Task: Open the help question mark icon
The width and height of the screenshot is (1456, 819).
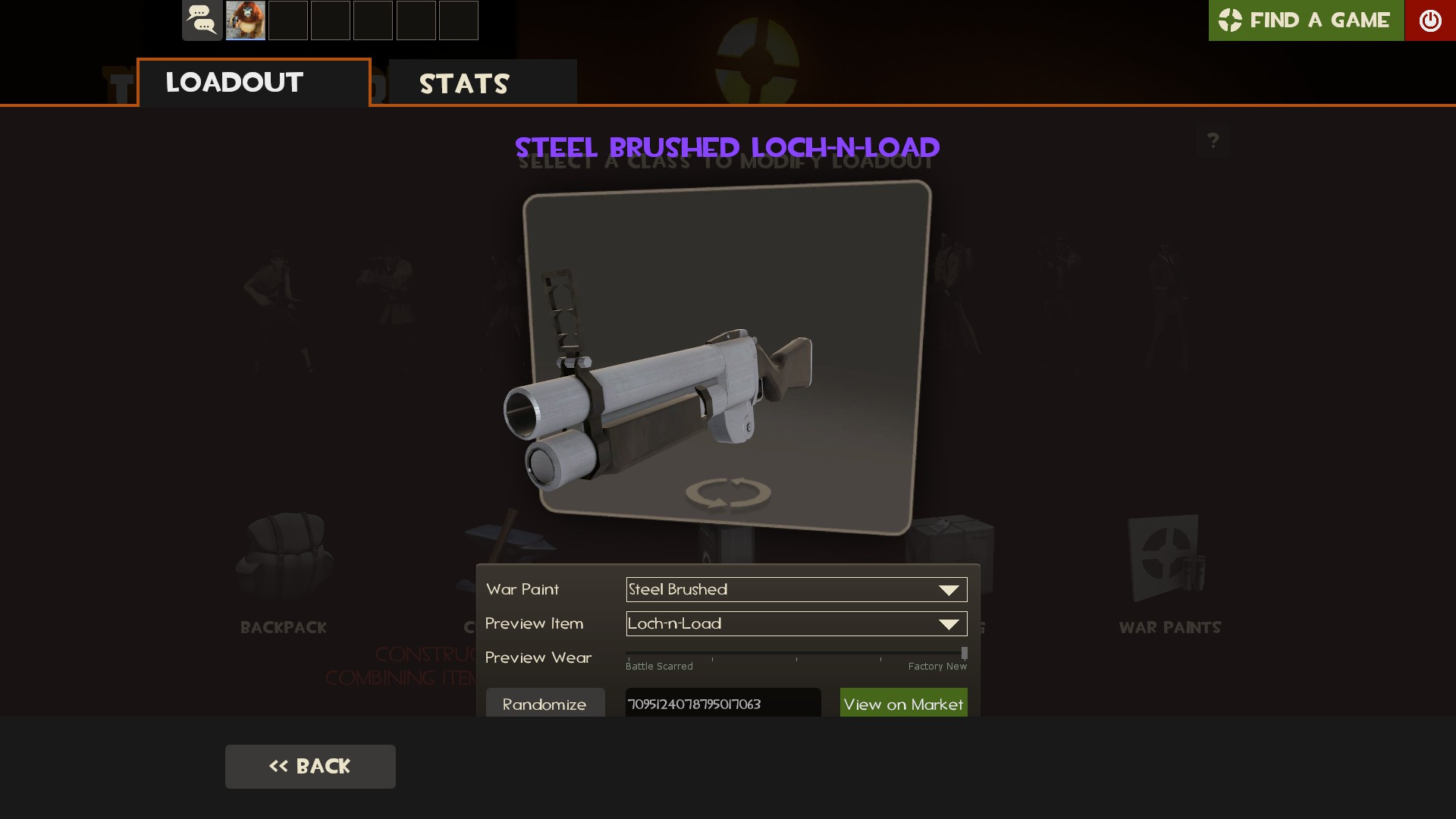Action: [1214, 140]
